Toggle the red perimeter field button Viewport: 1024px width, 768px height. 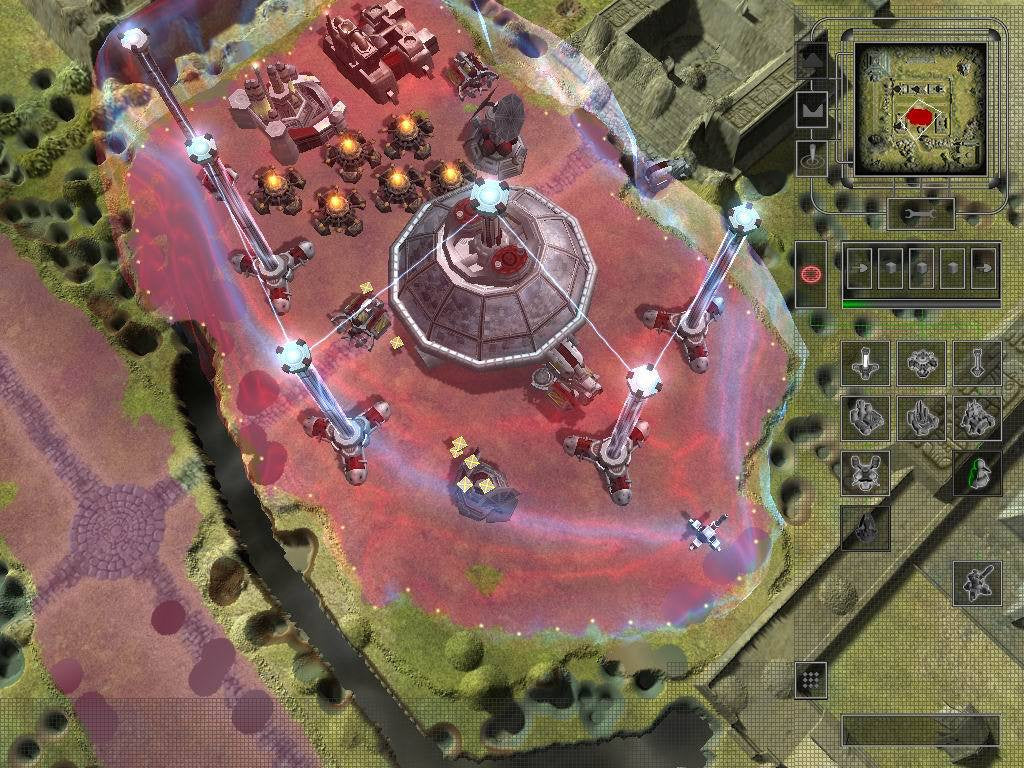(811, 273)
